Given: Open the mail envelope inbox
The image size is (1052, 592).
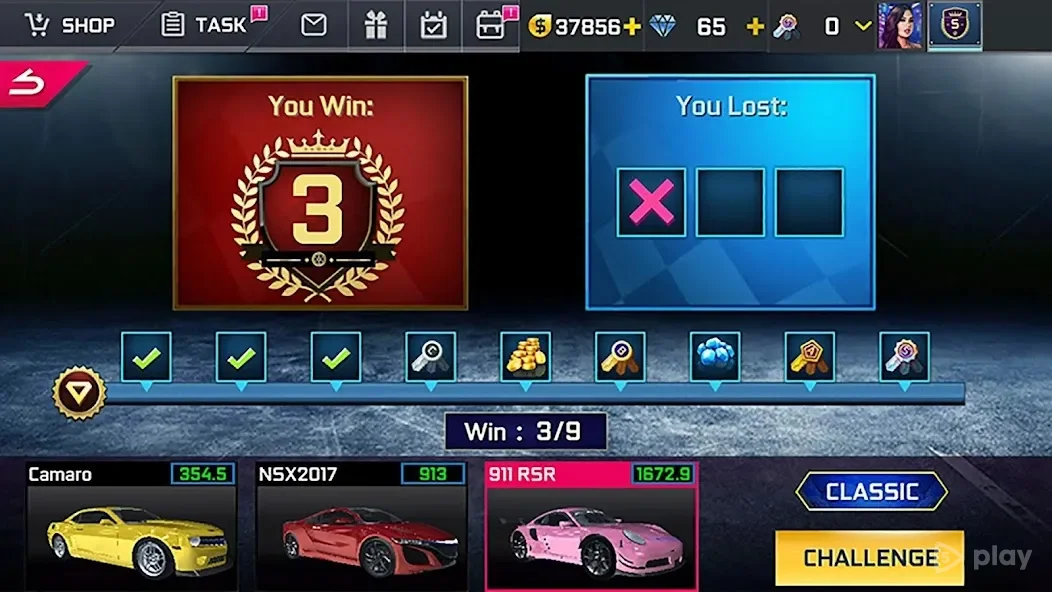Looking at the screenshot, I should (314, 25).
